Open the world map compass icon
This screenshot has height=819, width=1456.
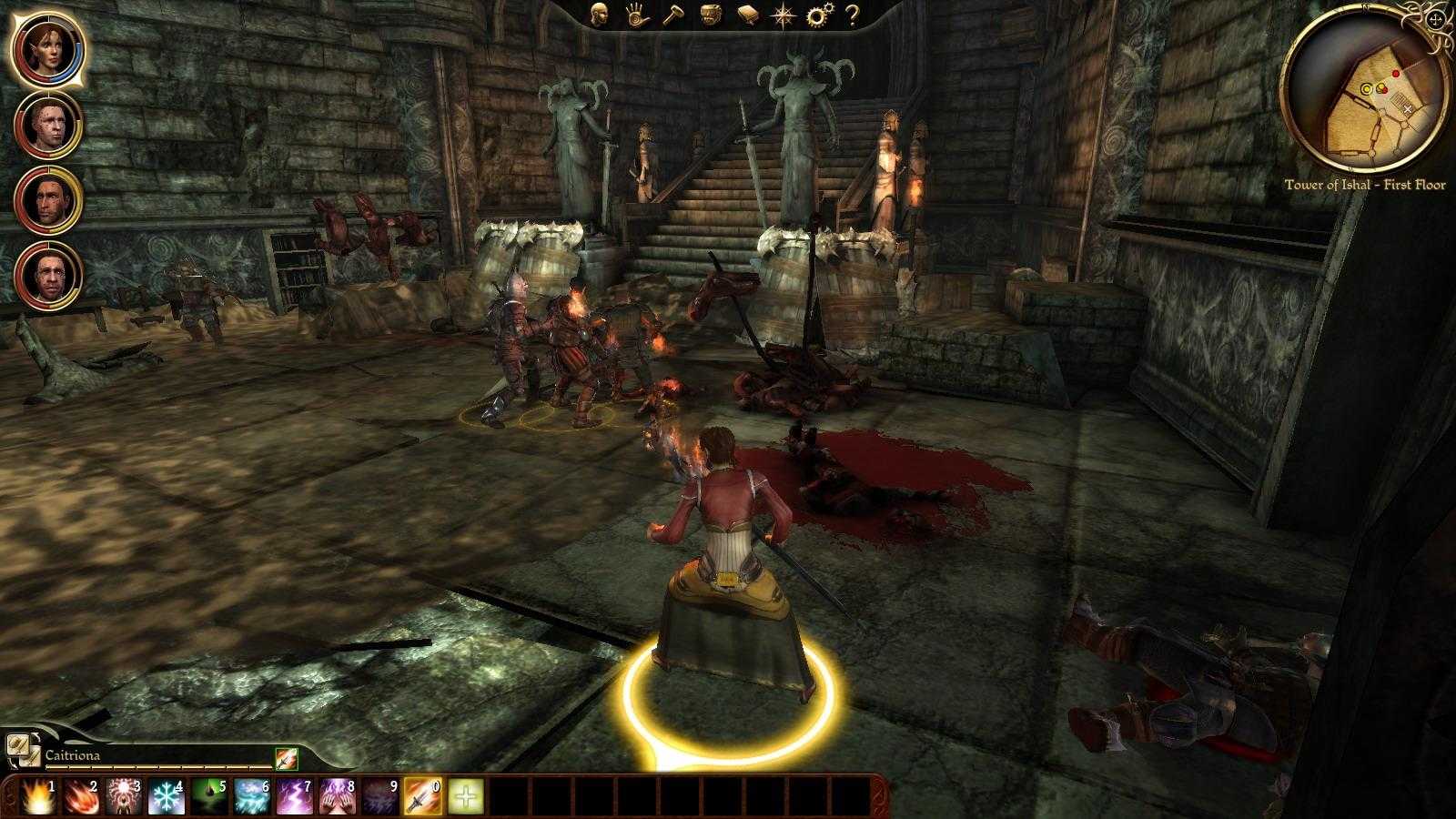click(x=784, y=15)
